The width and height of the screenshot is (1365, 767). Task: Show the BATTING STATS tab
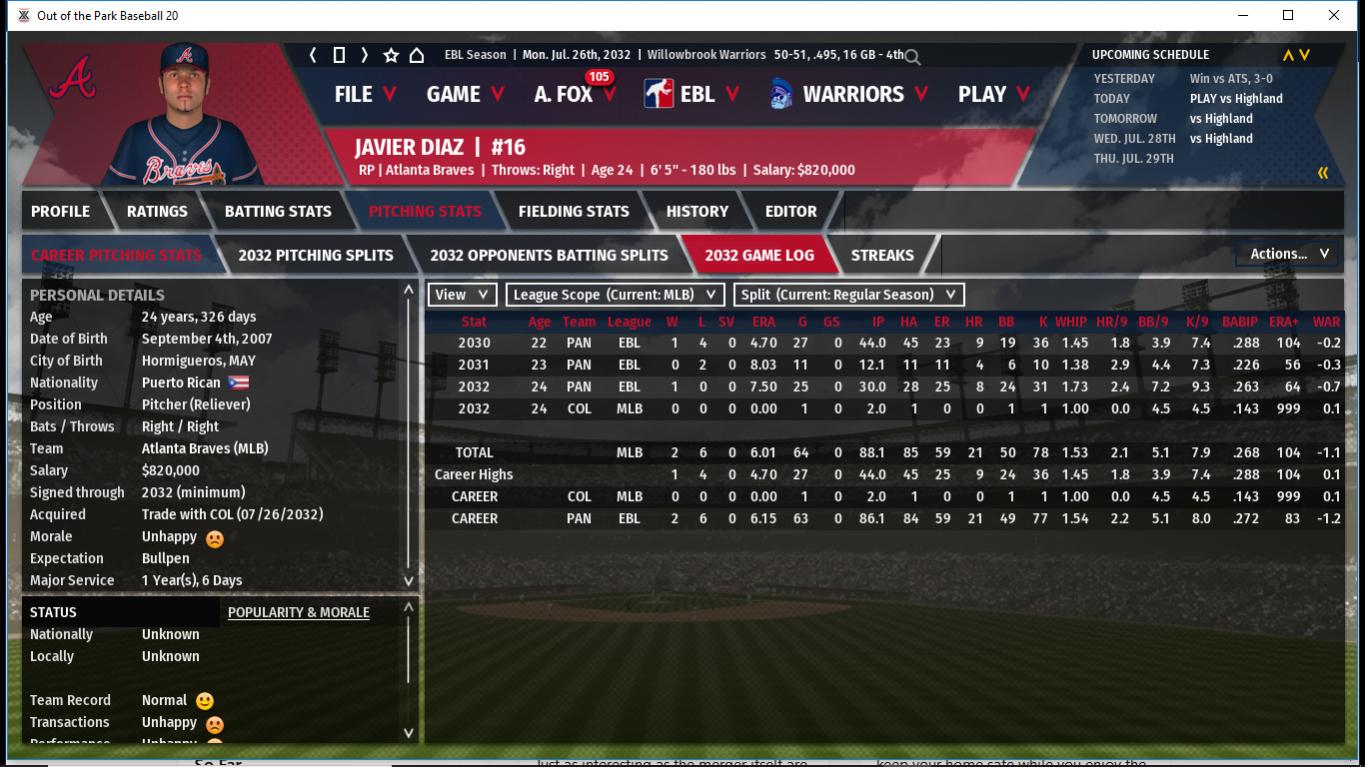pyautogui.click(x=278, y=211)
